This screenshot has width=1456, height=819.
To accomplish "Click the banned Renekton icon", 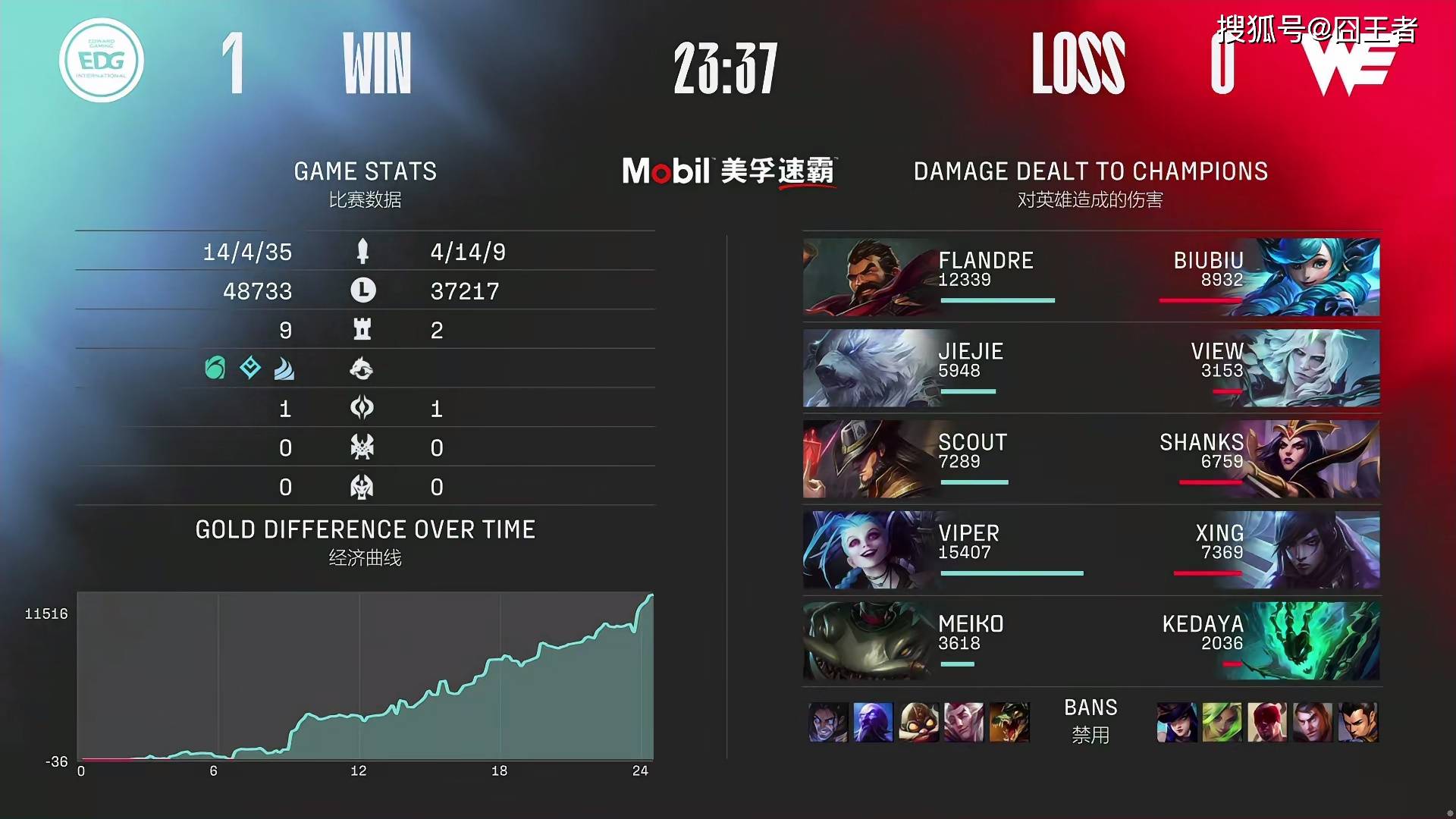I will 1009,722.
